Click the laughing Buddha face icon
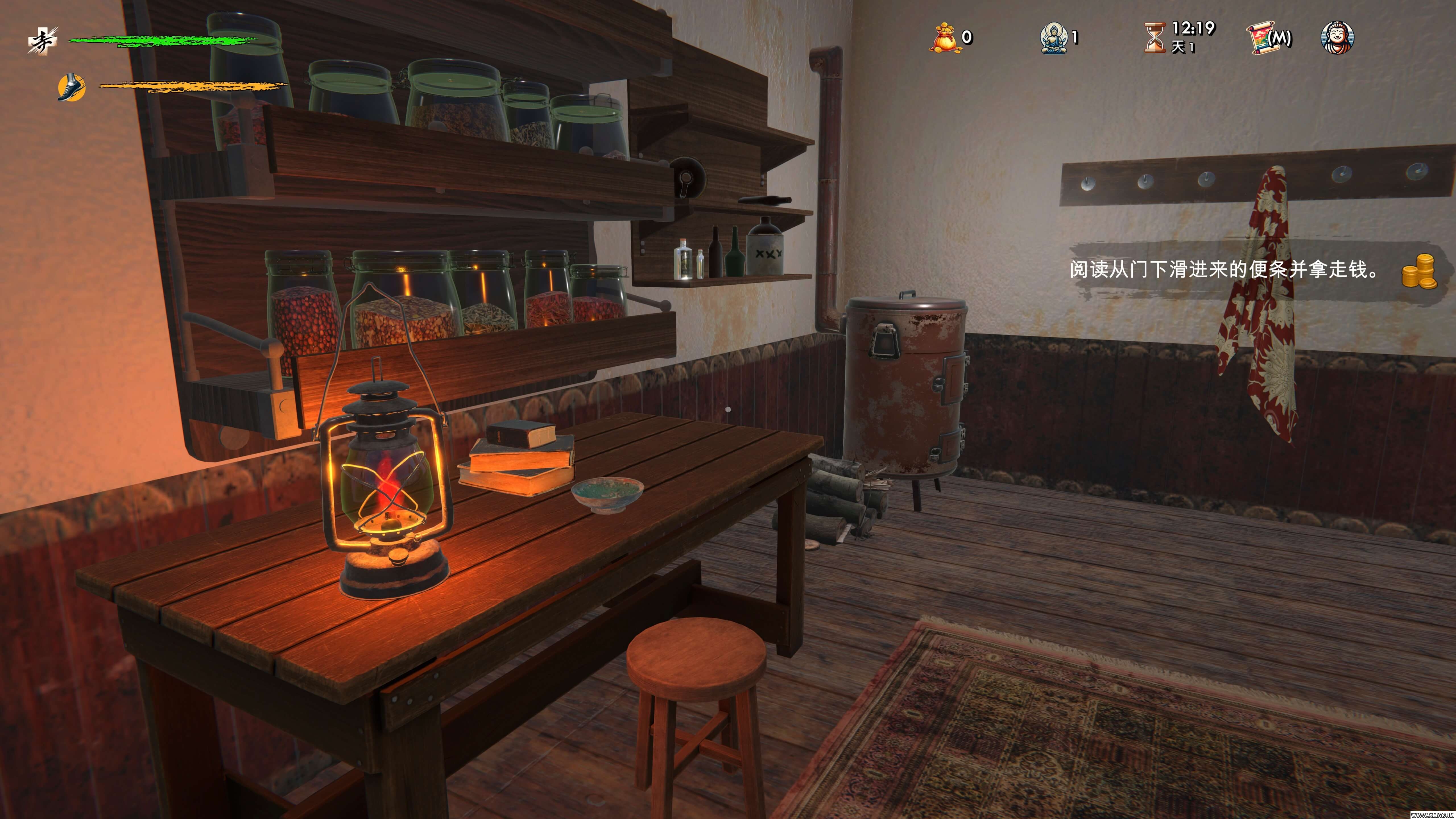This screenshot has width=1456, height=819. (x=1337, y=38)
